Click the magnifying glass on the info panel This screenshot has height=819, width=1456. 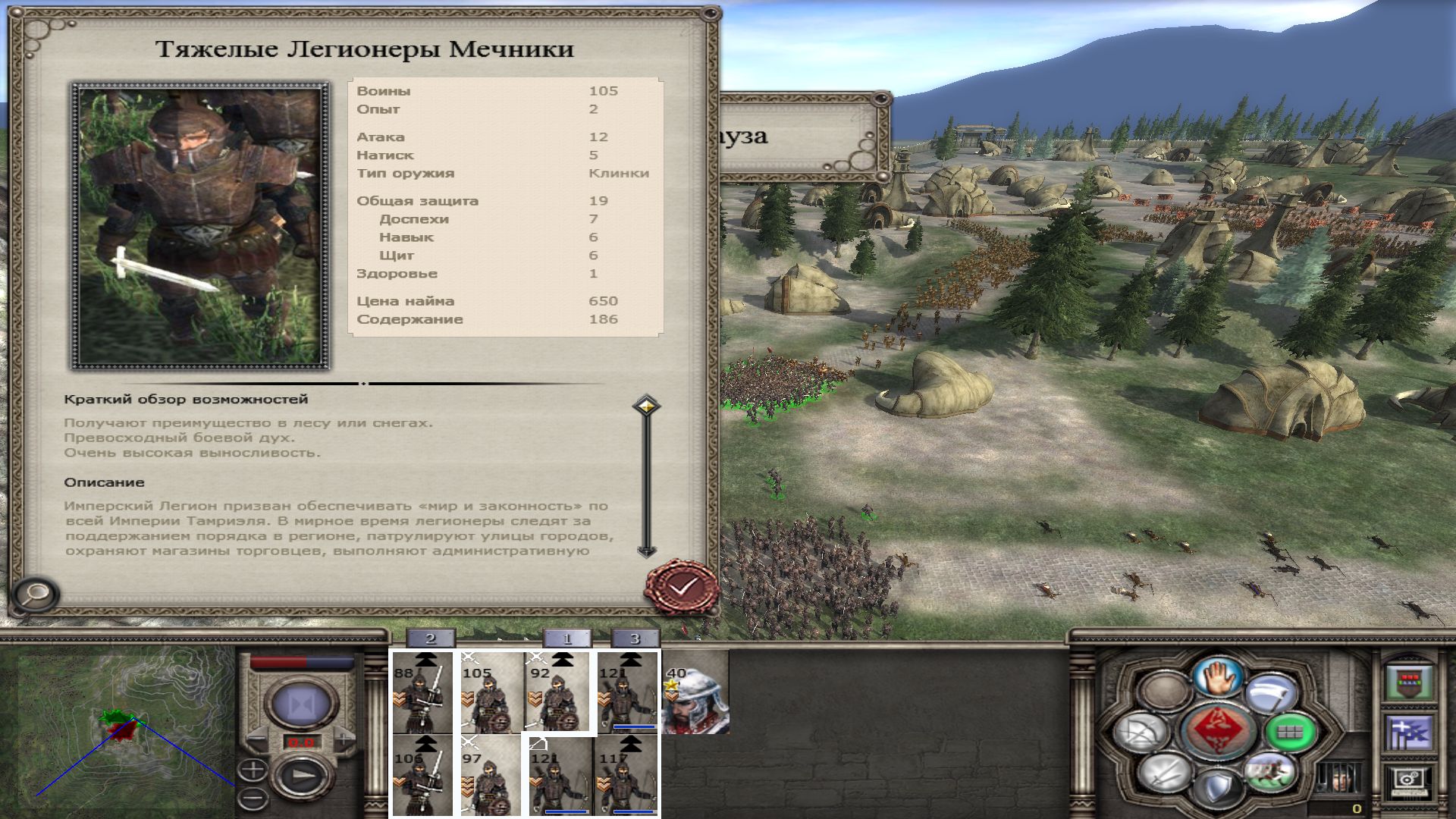pyautogui.click(x=35, y=594)
